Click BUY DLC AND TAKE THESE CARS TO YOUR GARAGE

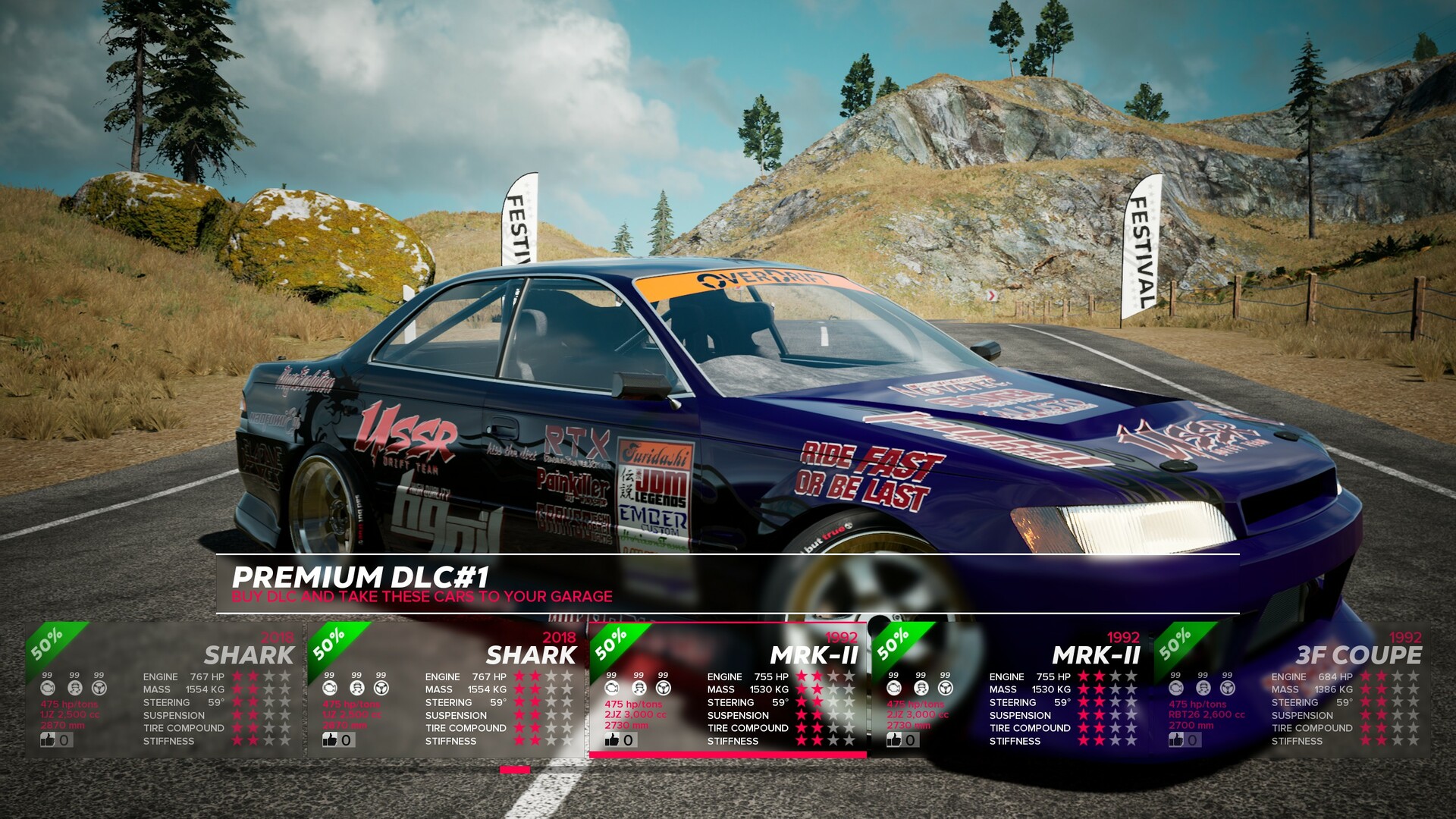(422, 597)
